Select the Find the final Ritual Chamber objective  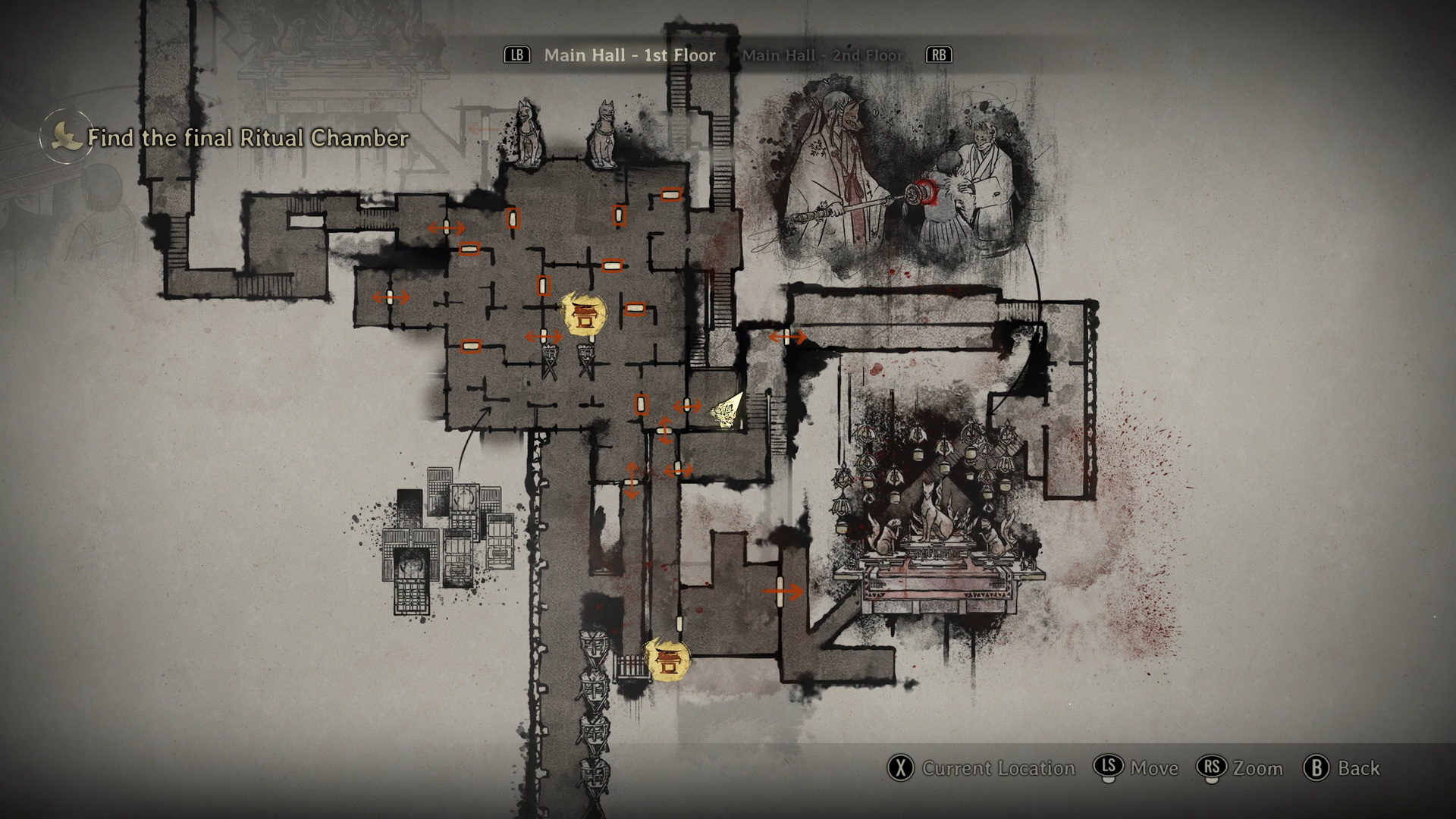[x=247, y=138]
